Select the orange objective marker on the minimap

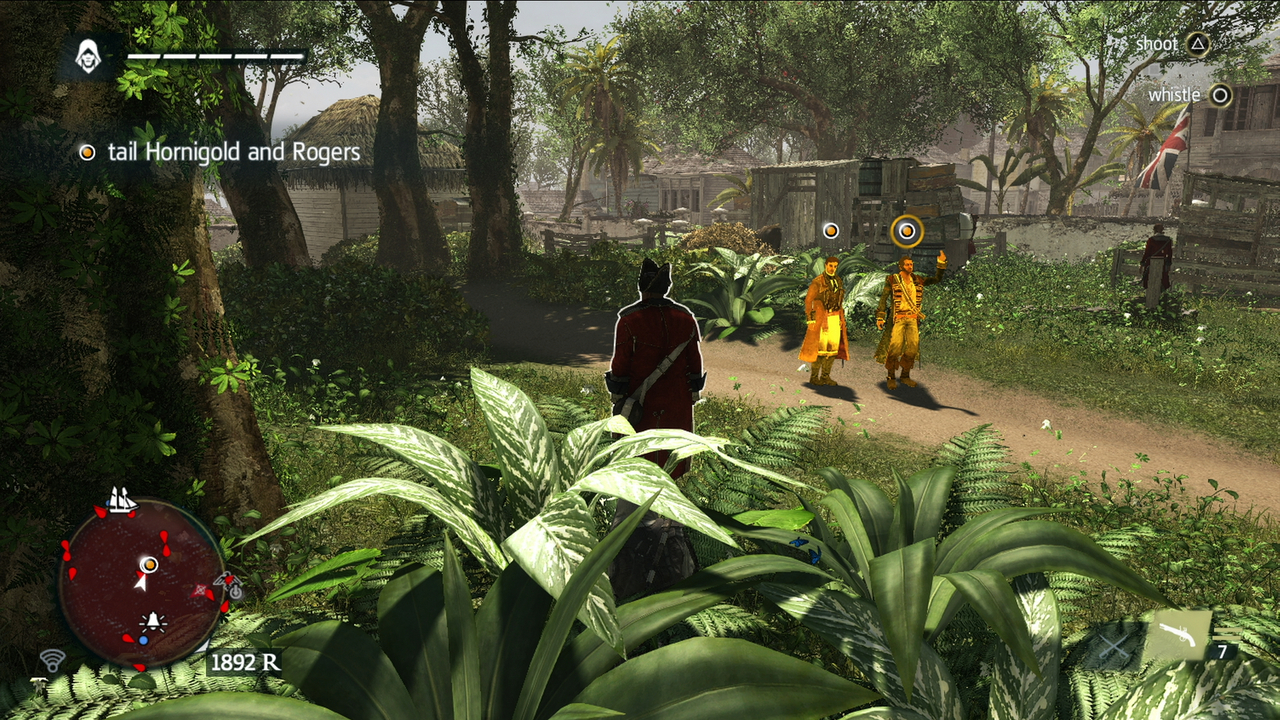149,565
